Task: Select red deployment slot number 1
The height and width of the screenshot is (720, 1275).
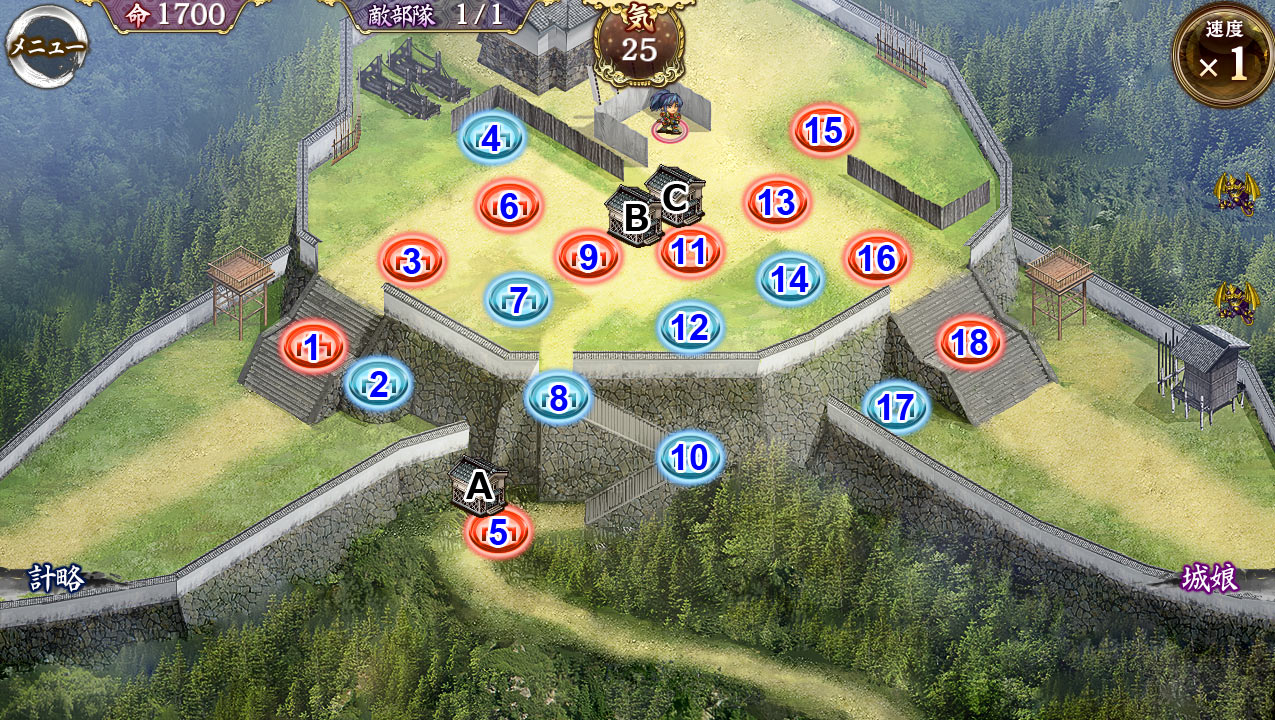Action: click(313, 348)
